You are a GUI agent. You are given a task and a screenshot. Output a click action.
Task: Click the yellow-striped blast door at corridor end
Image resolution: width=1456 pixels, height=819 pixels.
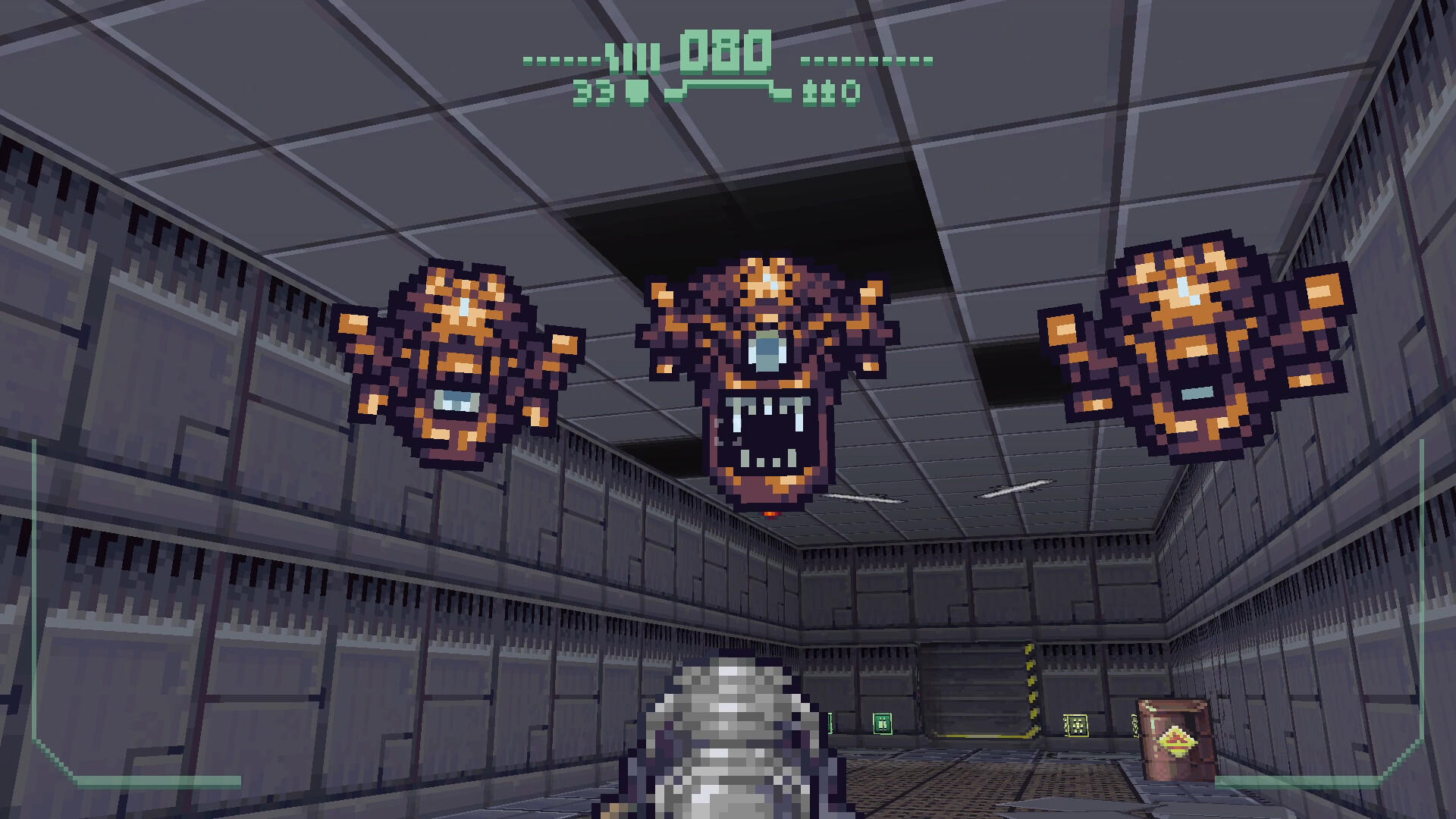click(978, 690)
